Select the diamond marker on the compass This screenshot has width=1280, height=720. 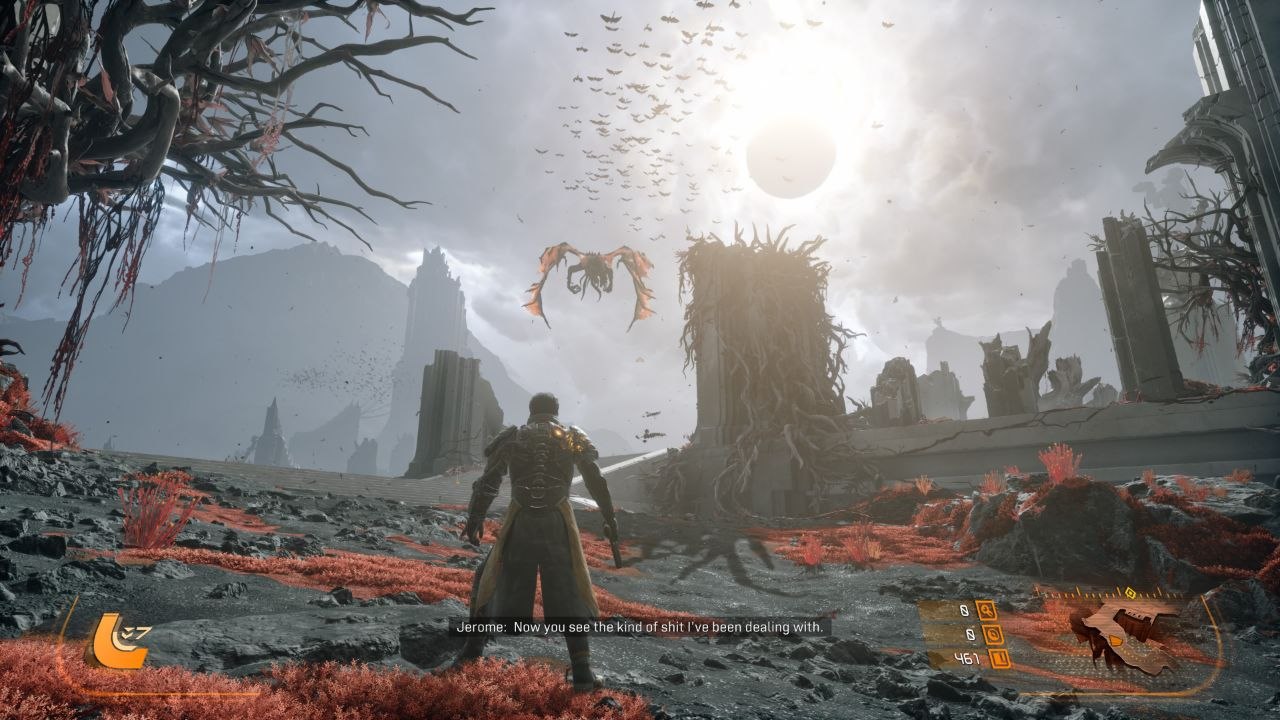1131,592
